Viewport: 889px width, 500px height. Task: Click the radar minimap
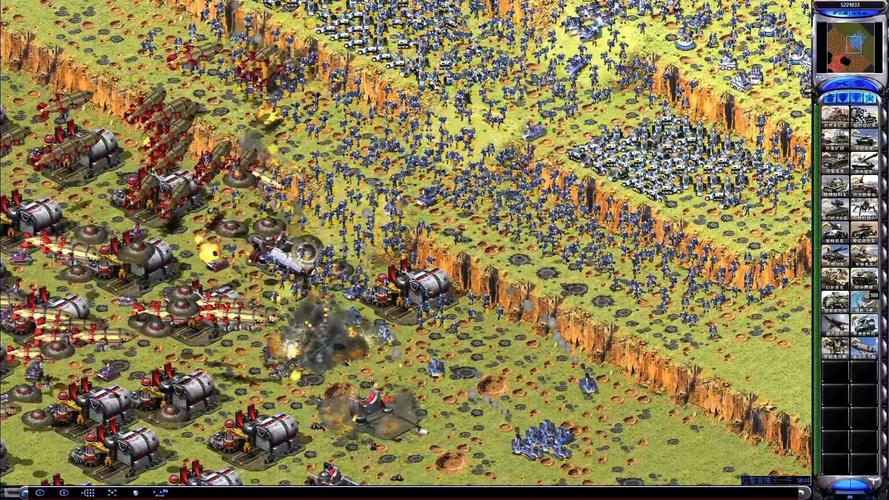click(848, 46)
